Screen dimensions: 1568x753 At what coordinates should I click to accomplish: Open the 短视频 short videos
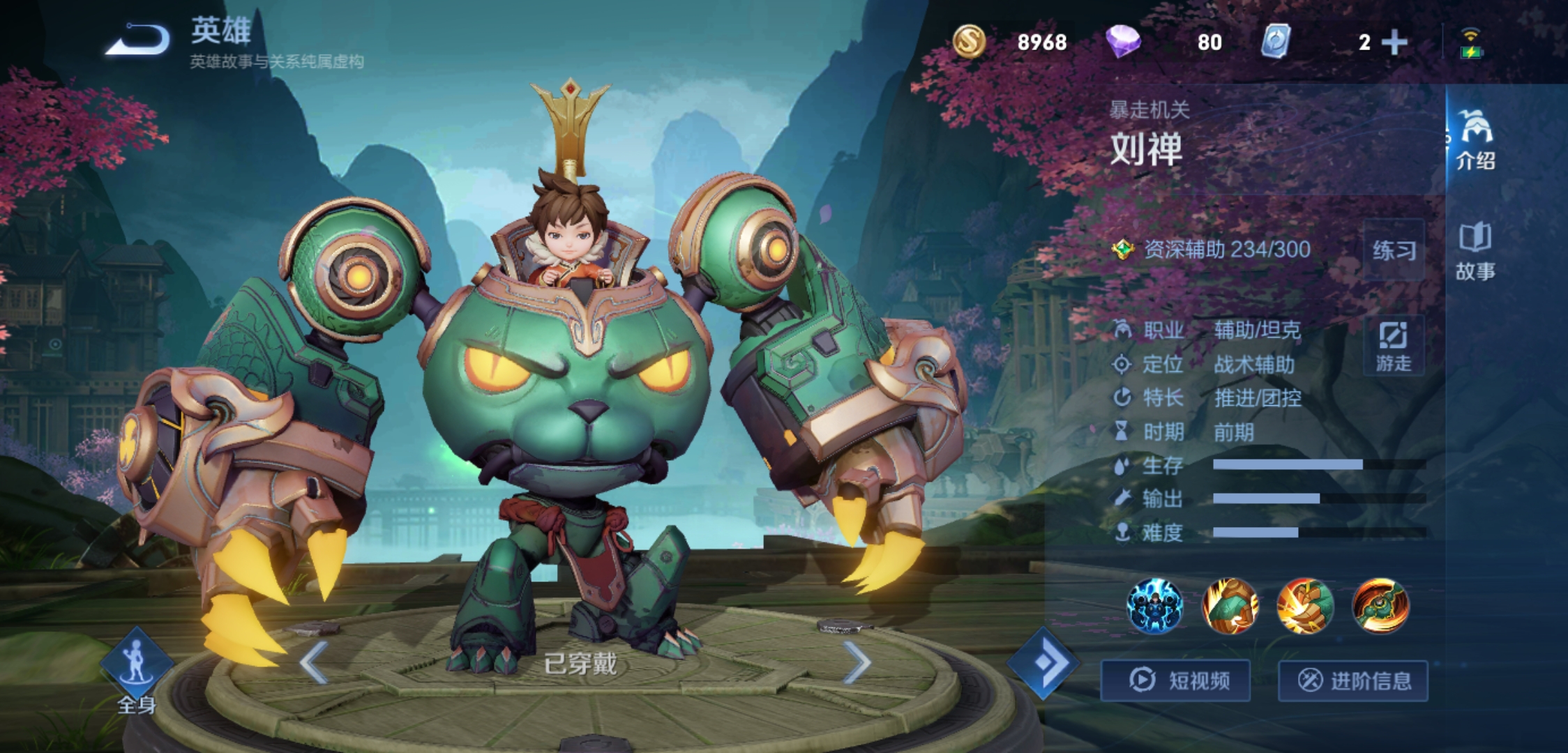pyautogui.click(x=1176, y=680)
